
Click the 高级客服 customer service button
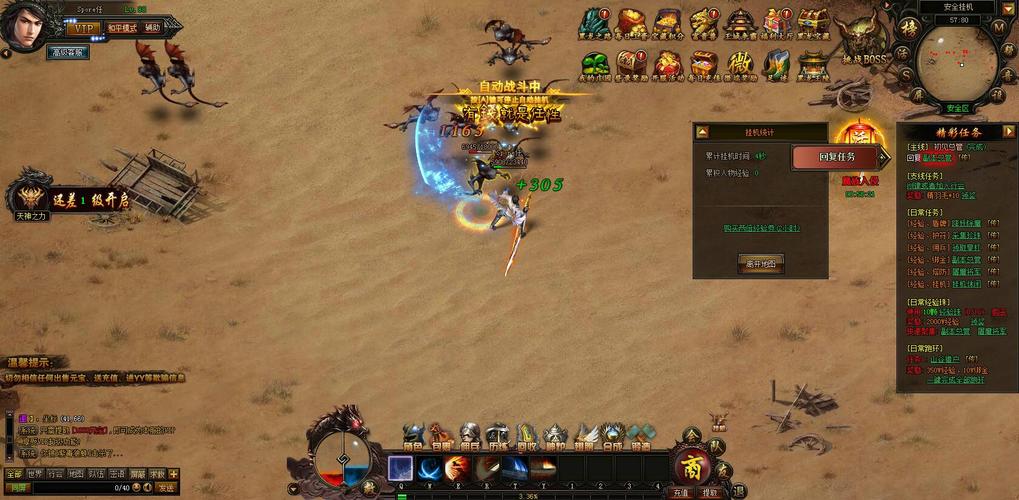(68, 52)
